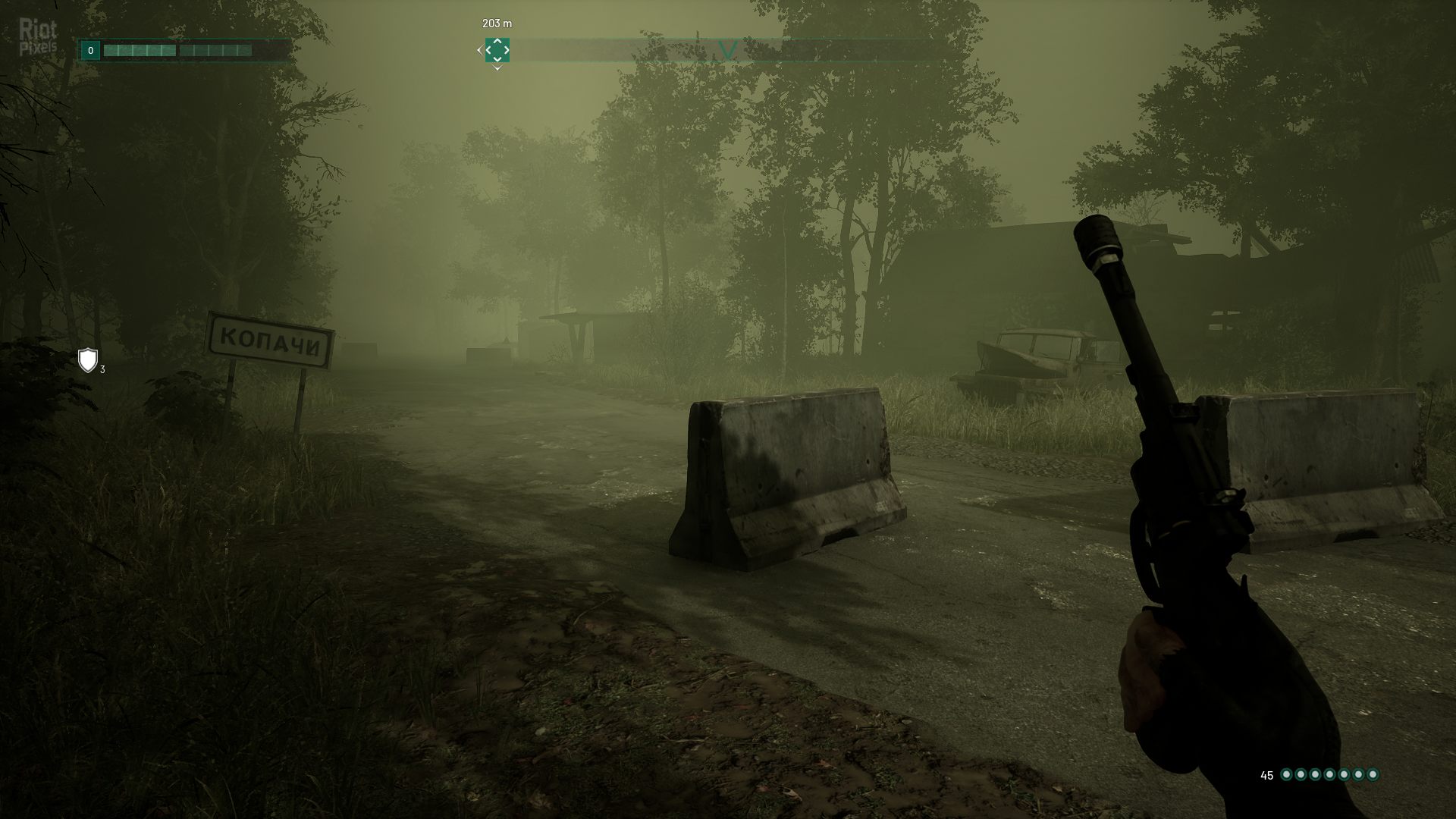Click the V direction marker on compass

[728, 48]
